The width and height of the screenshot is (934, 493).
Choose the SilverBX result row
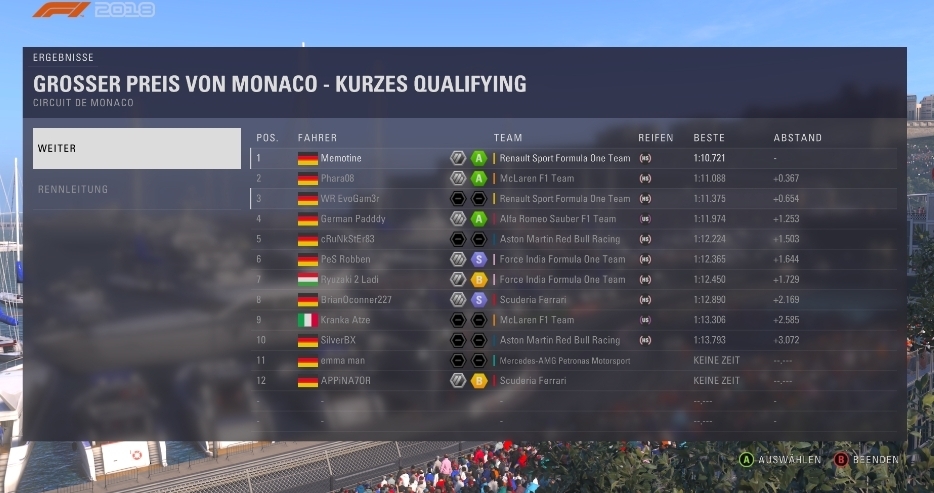click(x=573, y=340)
